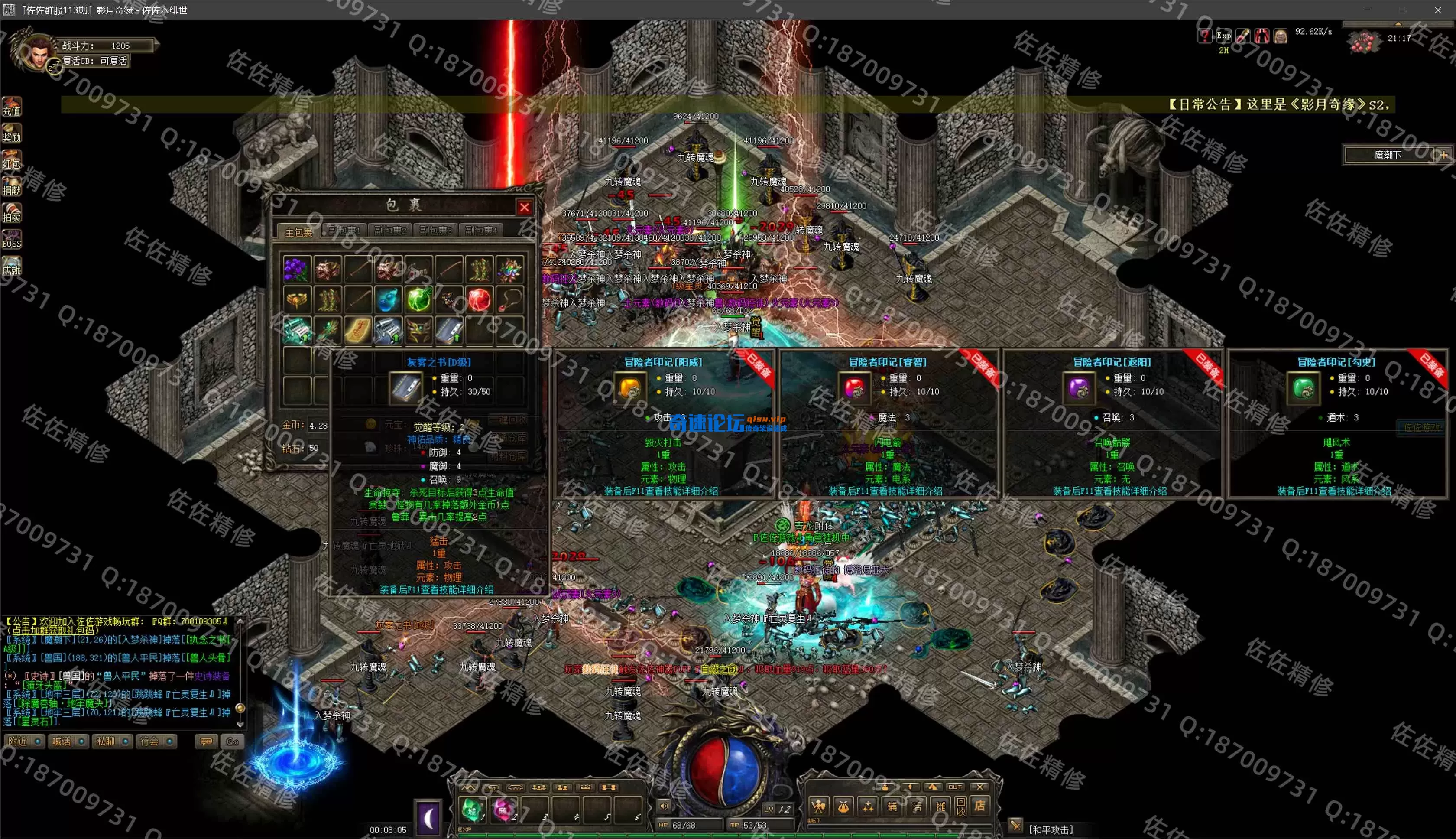Select the 喊话 shout chat channel
Viewport: 1456px width, 839px height.
pos(68,741)
